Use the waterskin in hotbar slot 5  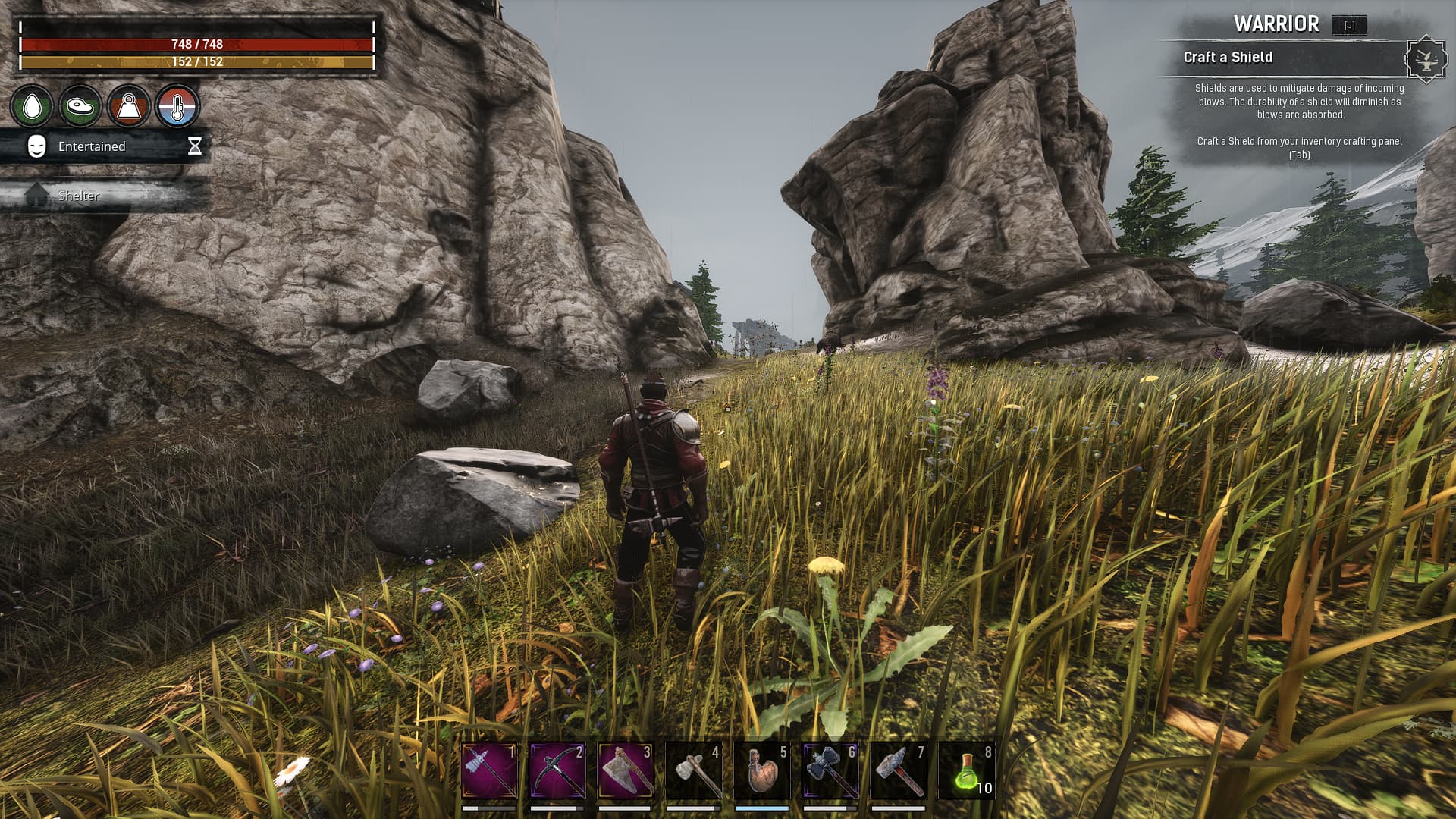762,770
